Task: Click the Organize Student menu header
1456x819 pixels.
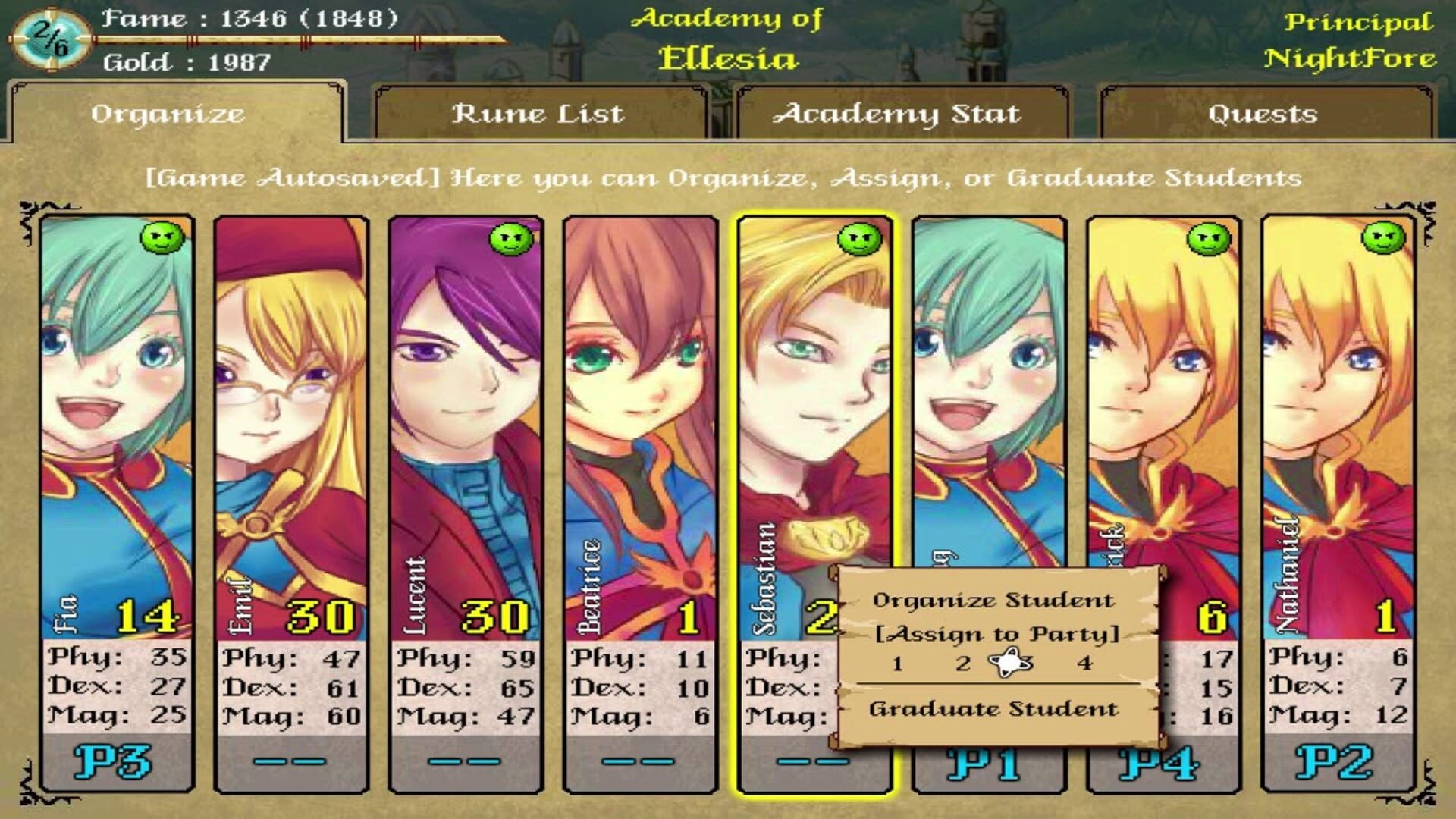Action: pyautogui.click(x=995, y=599)
